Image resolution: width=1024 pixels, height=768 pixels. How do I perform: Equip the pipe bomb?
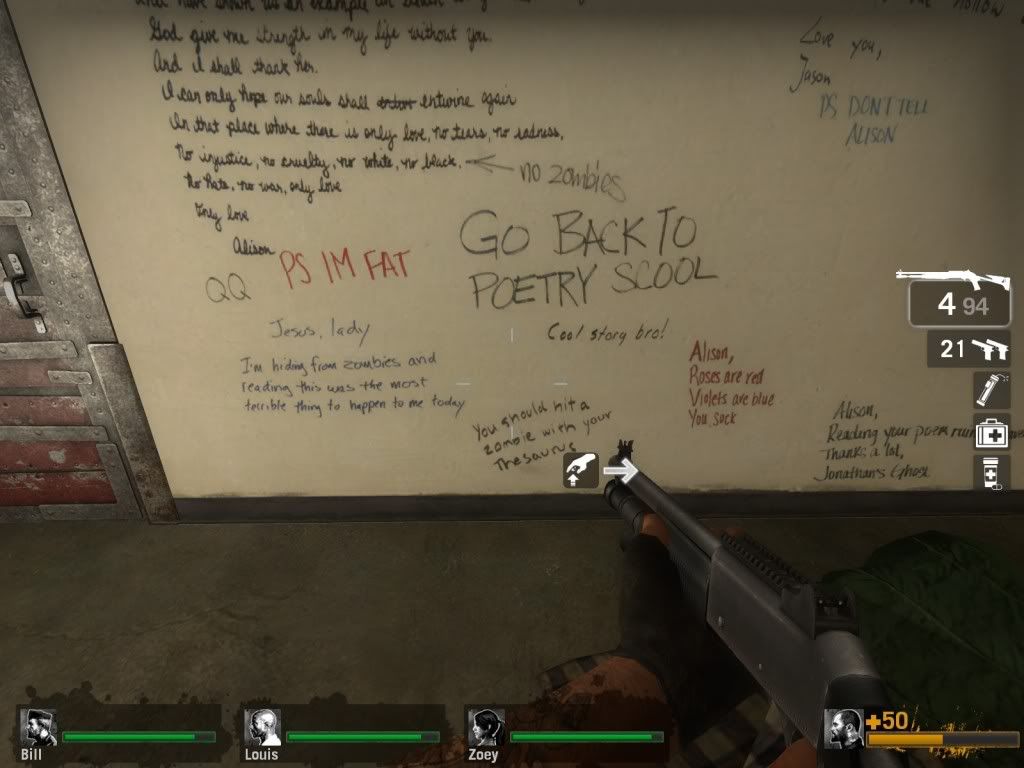coord(991,390)
